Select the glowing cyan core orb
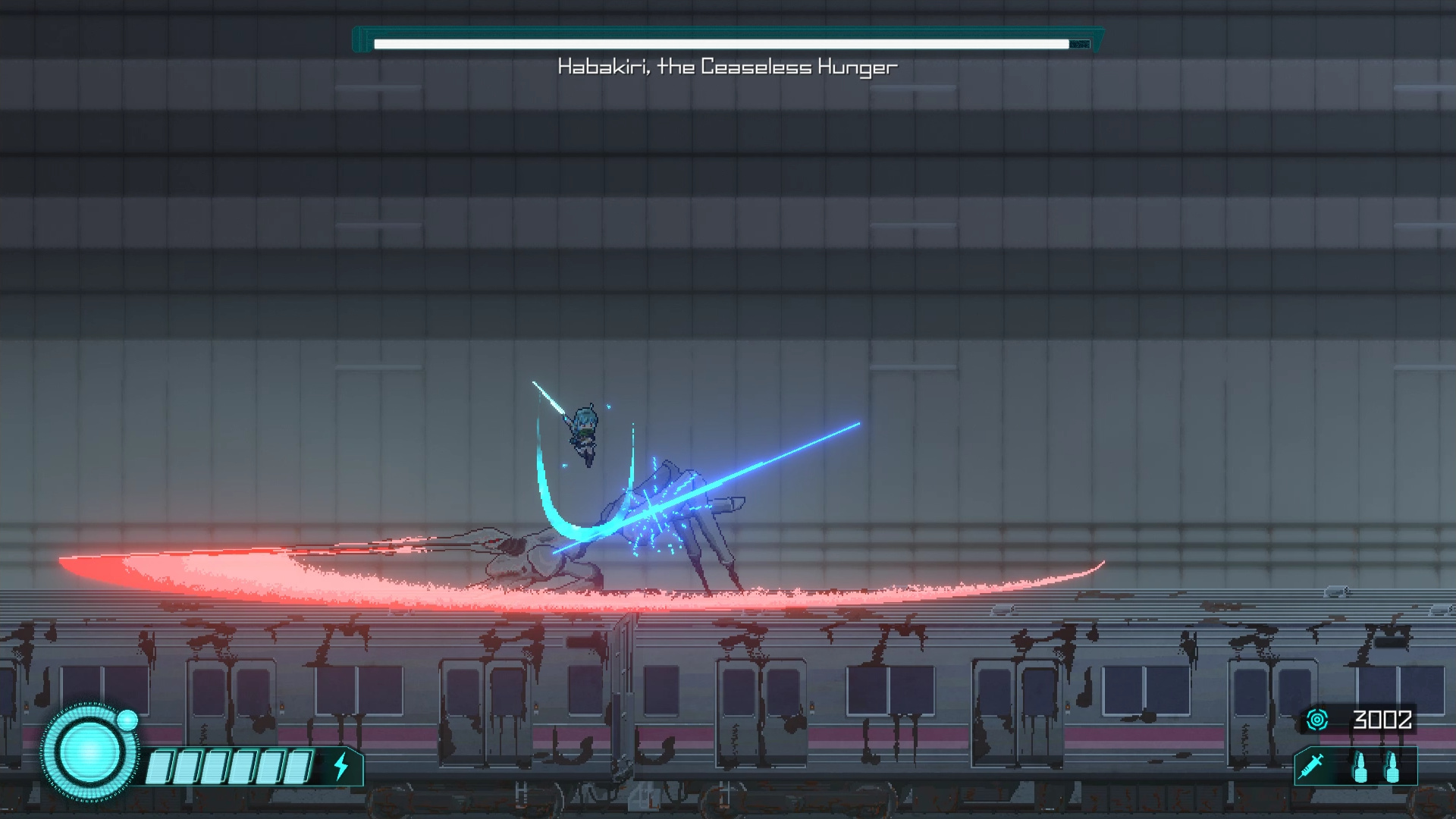This screenshot has height=819, width=1456. point(89,752)
